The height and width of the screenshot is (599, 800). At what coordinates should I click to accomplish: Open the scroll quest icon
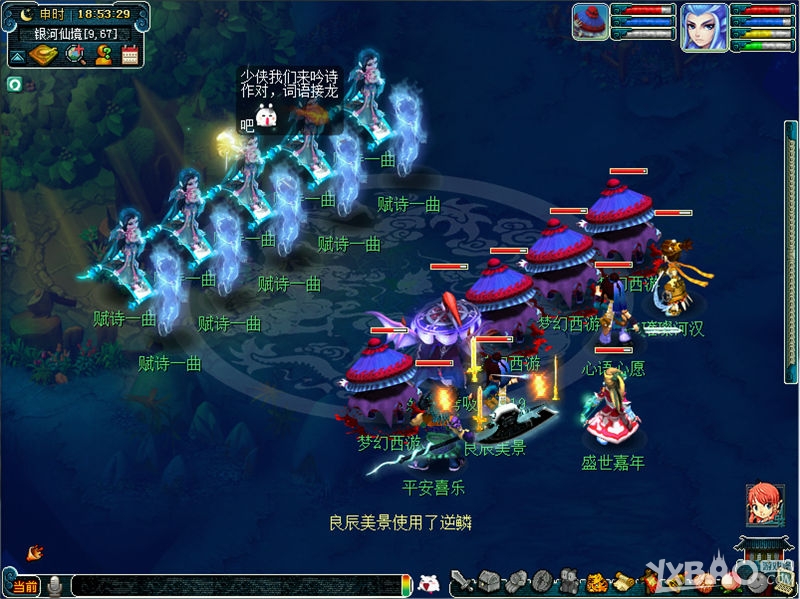pyautogui.click(x=621, y=581)
